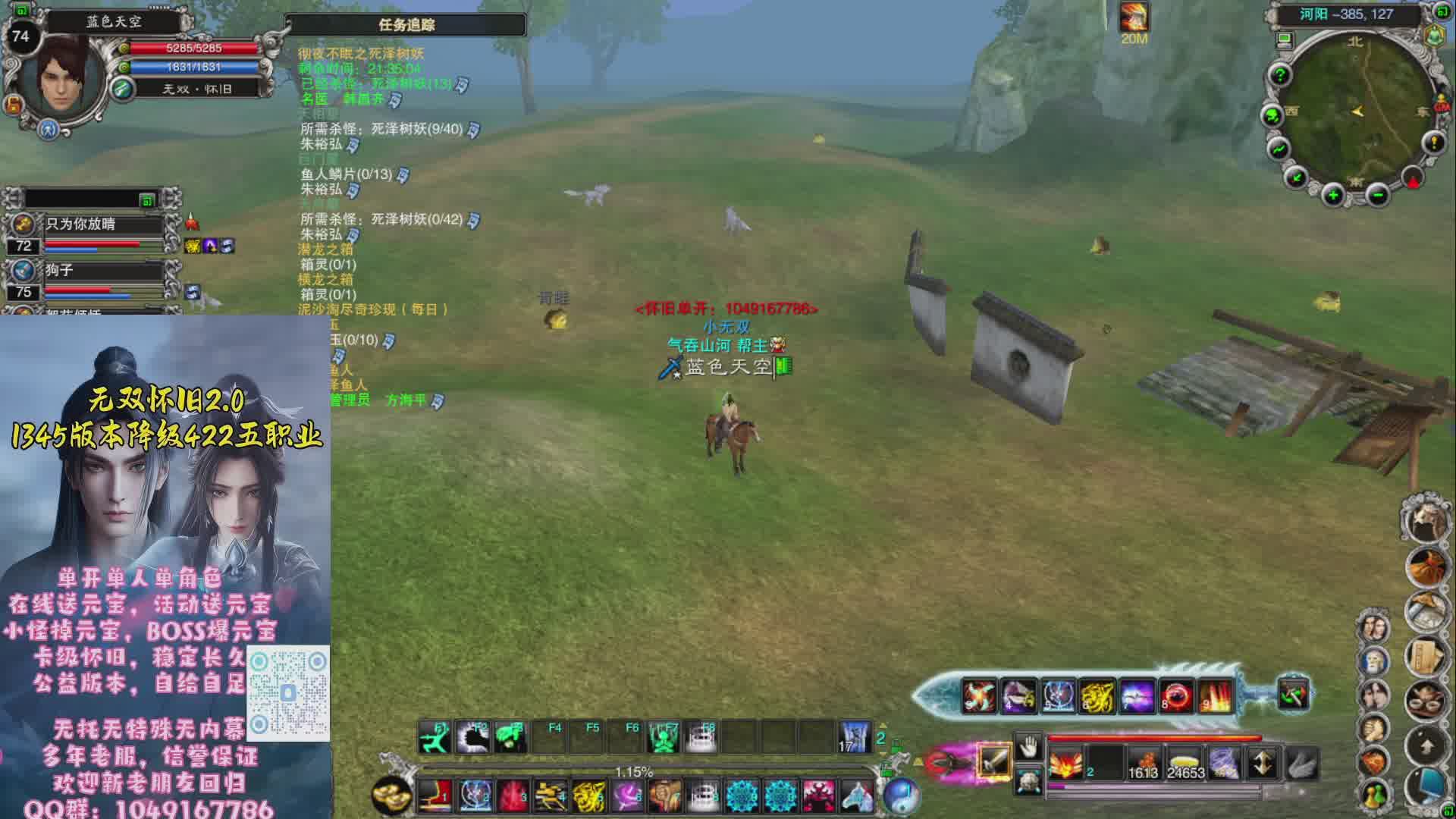Click the white hand icon above the pet slot
The height and width of the screenshot is (819, 1456).
point(1028,747)
